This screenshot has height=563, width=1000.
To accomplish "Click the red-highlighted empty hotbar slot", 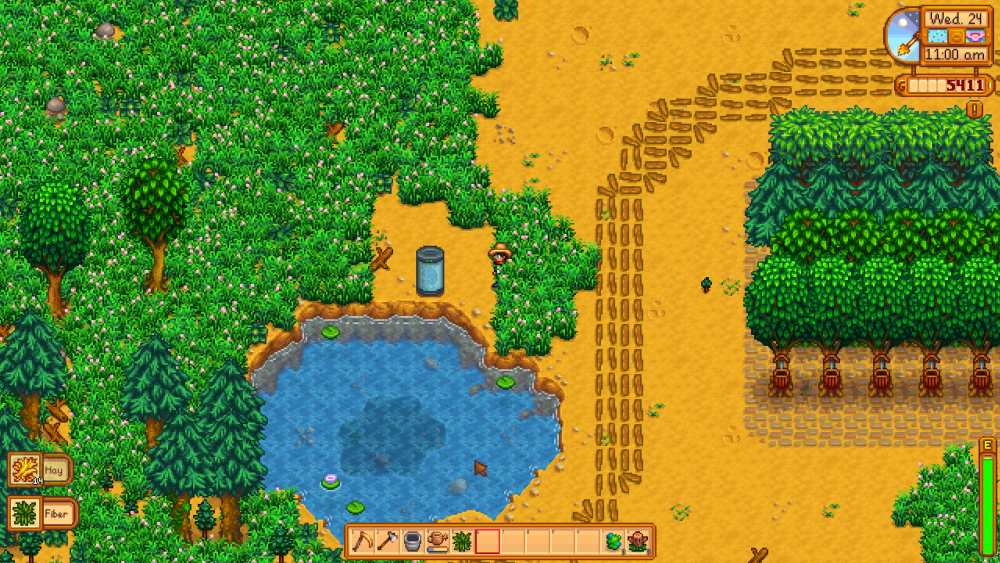I will point(487,541).
